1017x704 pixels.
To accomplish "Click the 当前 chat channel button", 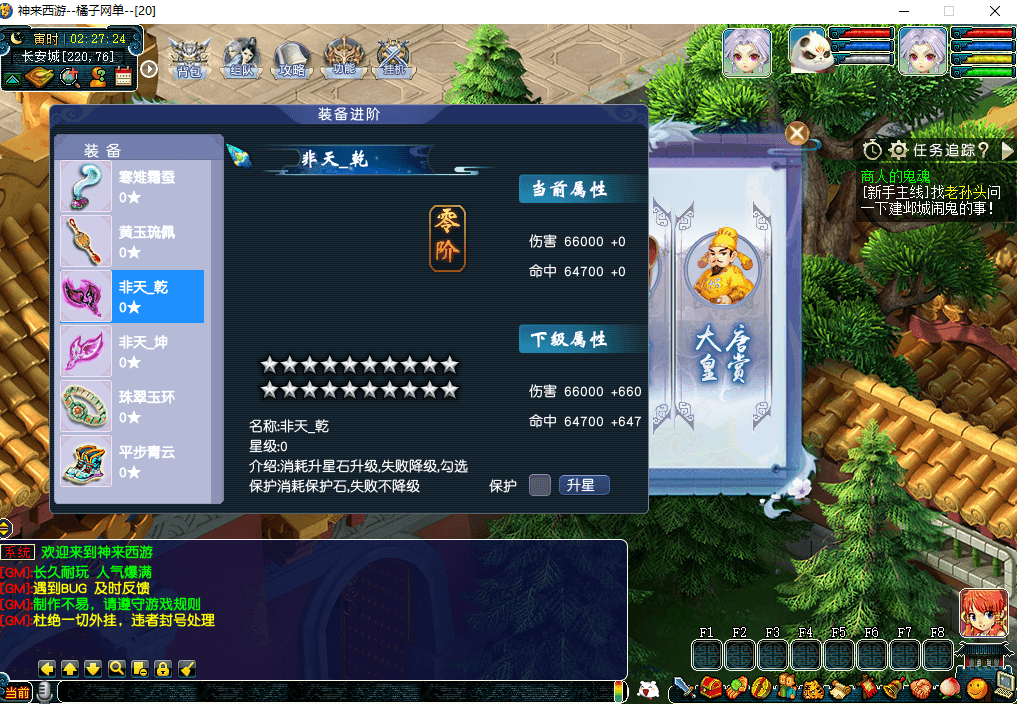I will [x=17, y=692].
